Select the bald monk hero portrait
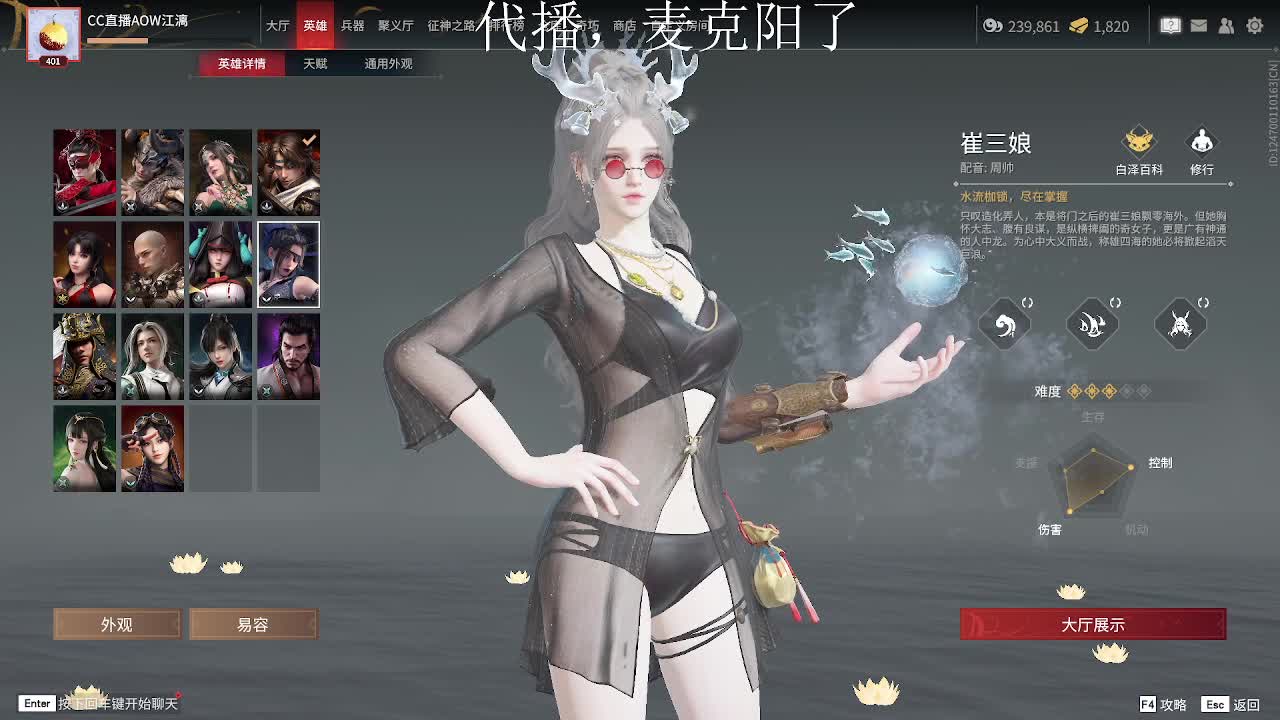The width and height of the screenshot is (1280, 720). (x=152, y=264)
